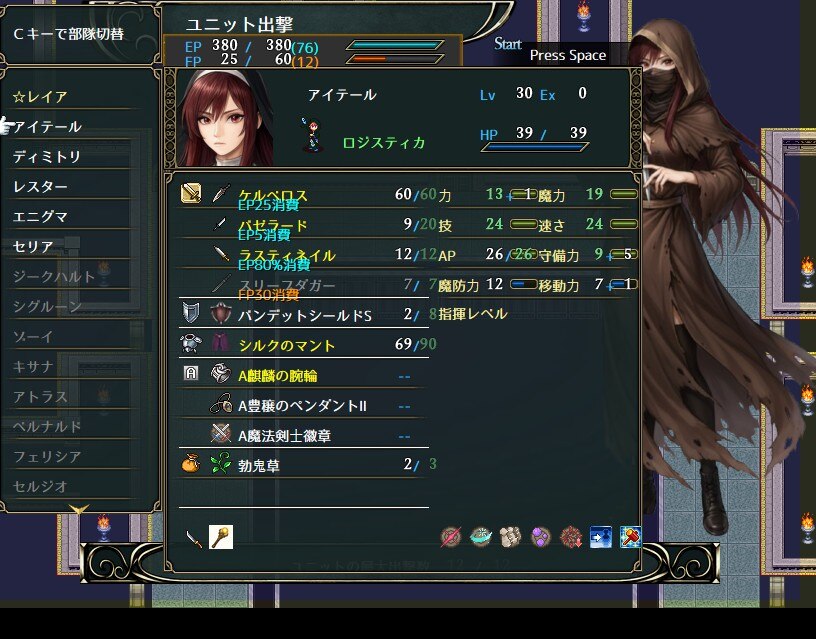The width and height of the screenshot is (816, 639).
Task: Pick エニグマ in the roster
Action: click(41, 216)
